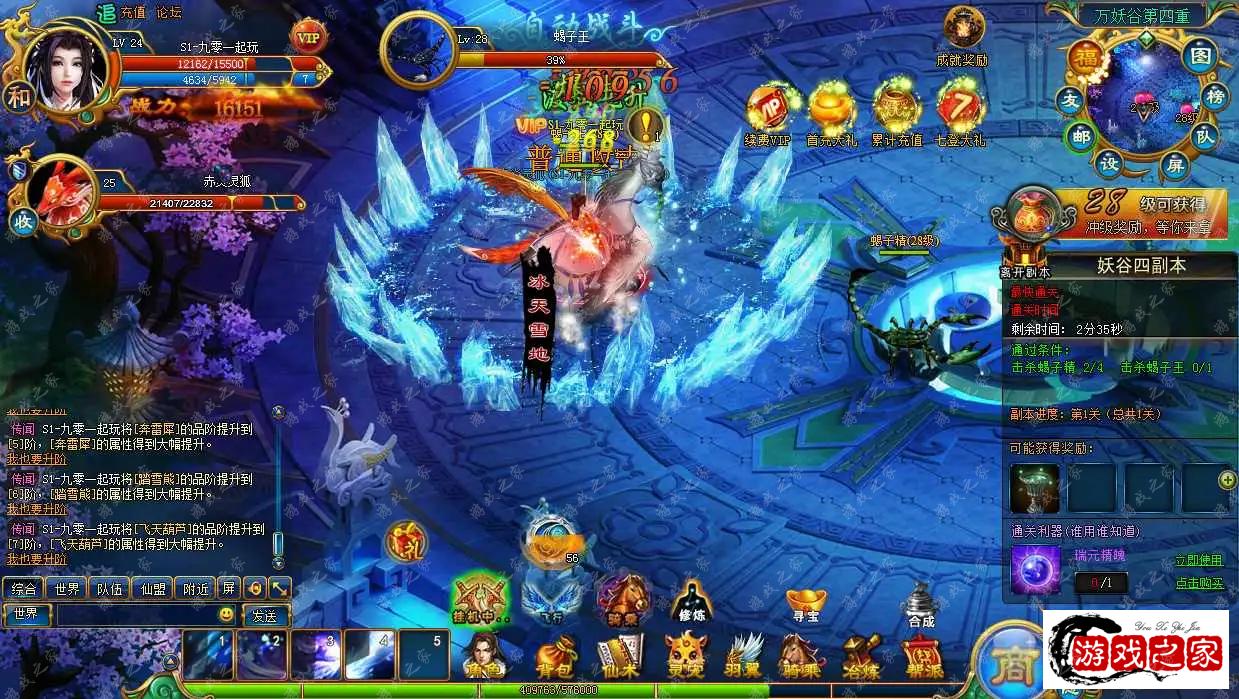Click the 立即使用 use-now link
Viewport: 1239px width, 699px height.
pyautogui.click(x=1199, y=560)
